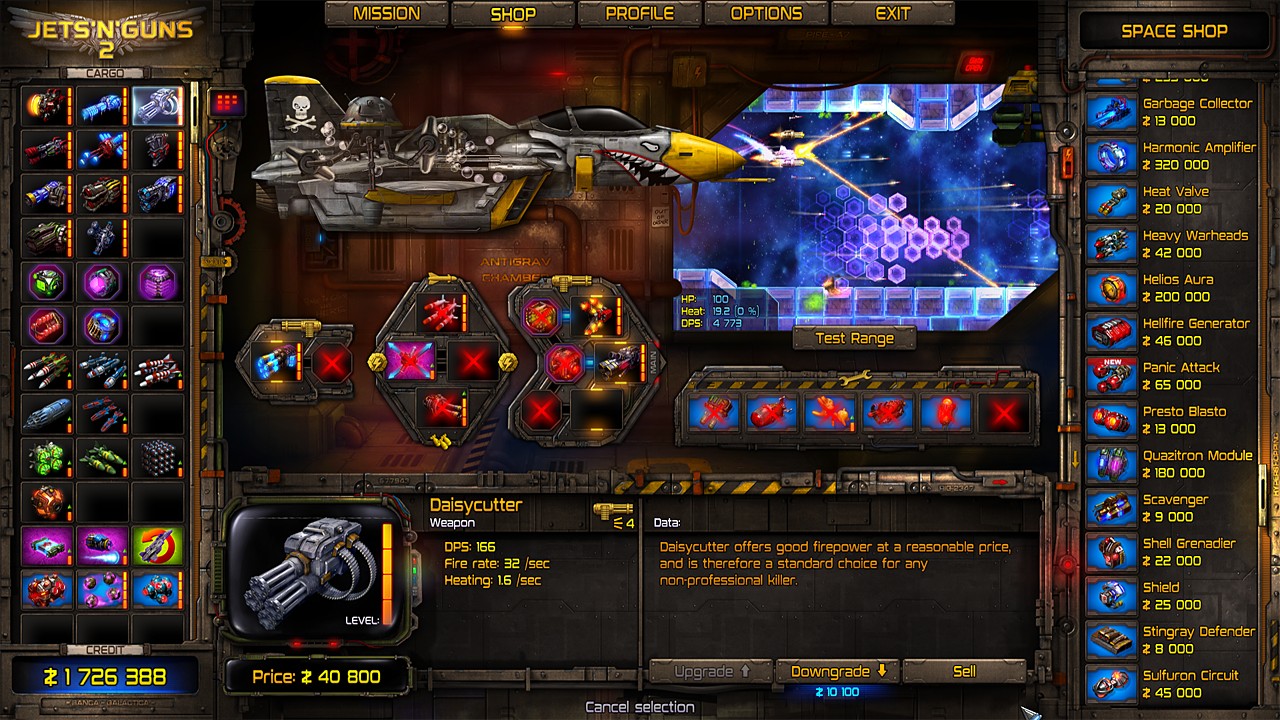The image size is (1280, 720).
Task: Click the Cancel selection text at the bottom
Action: [639, 706]
